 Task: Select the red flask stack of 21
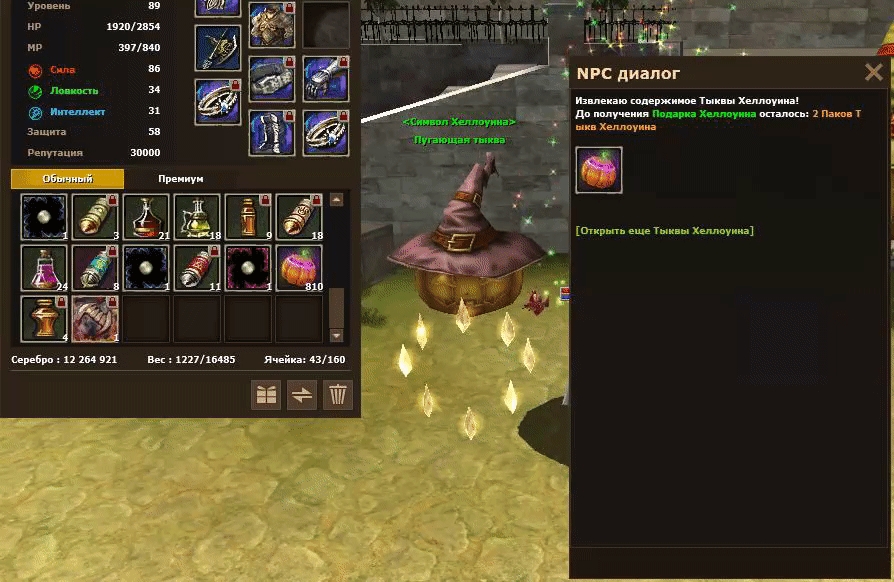146,217
